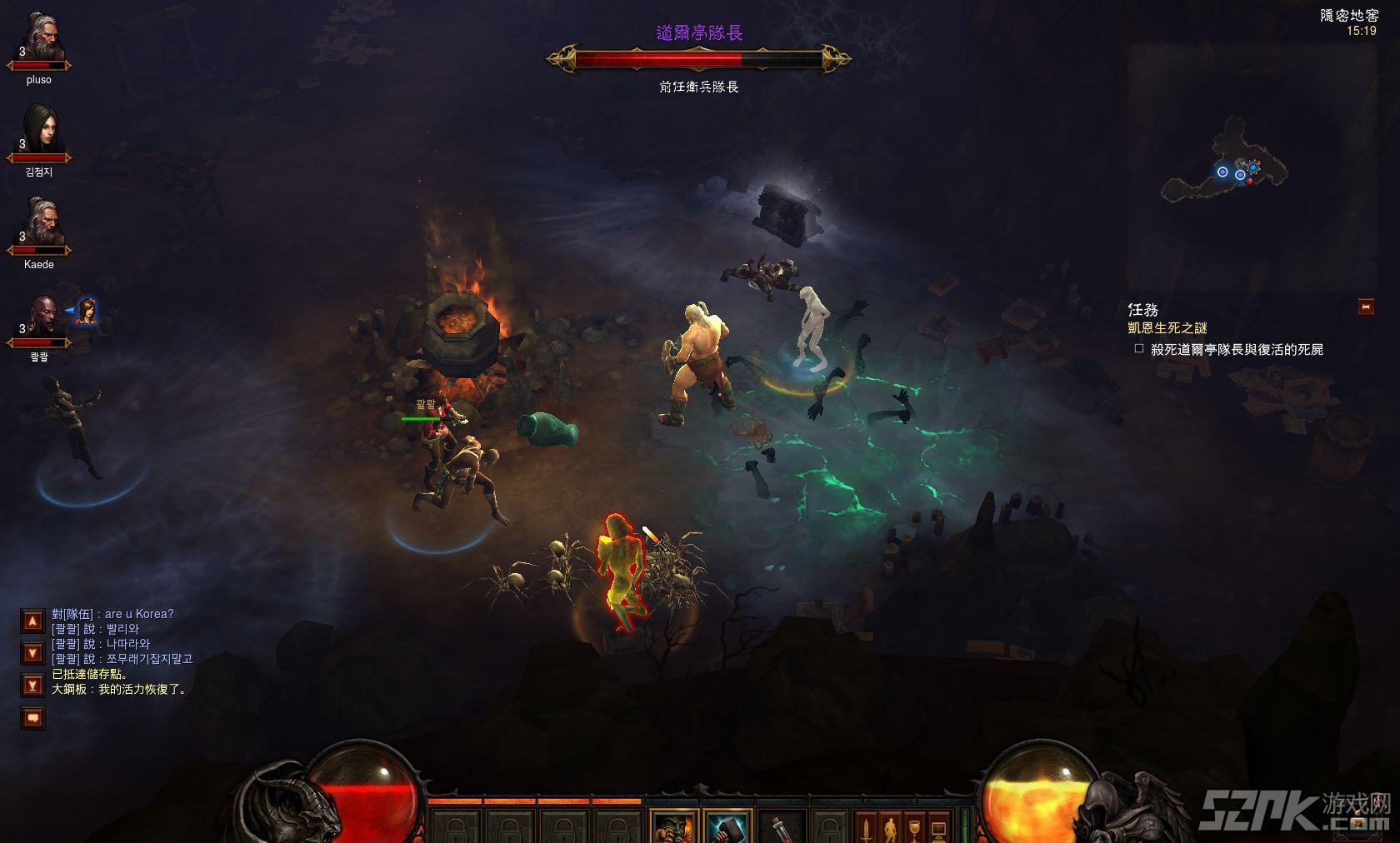Collapse the 任務 quest tracker
The width and height of the screenshot is (1400, 843).
(1365, 307)
